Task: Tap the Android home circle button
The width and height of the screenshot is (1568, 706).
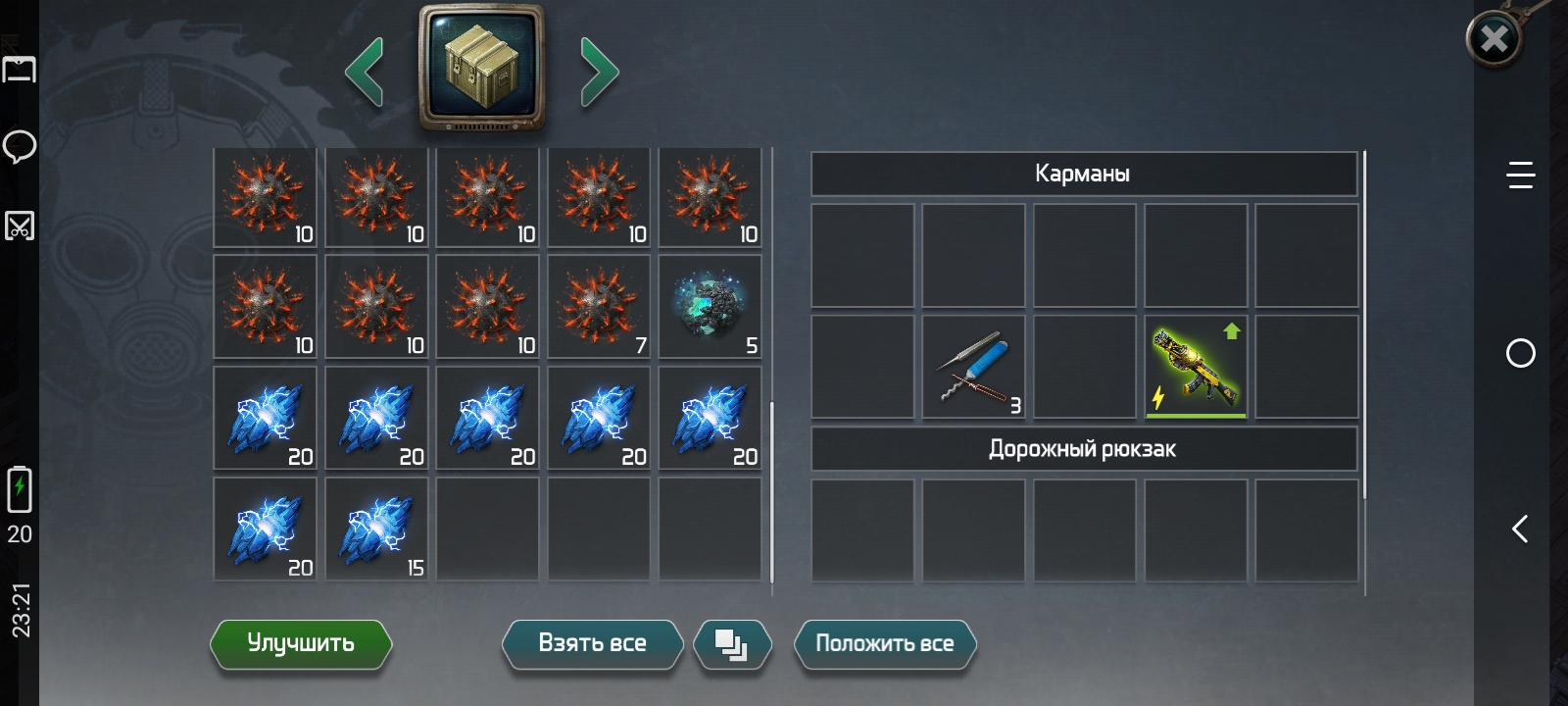Action: [1520, 353]
